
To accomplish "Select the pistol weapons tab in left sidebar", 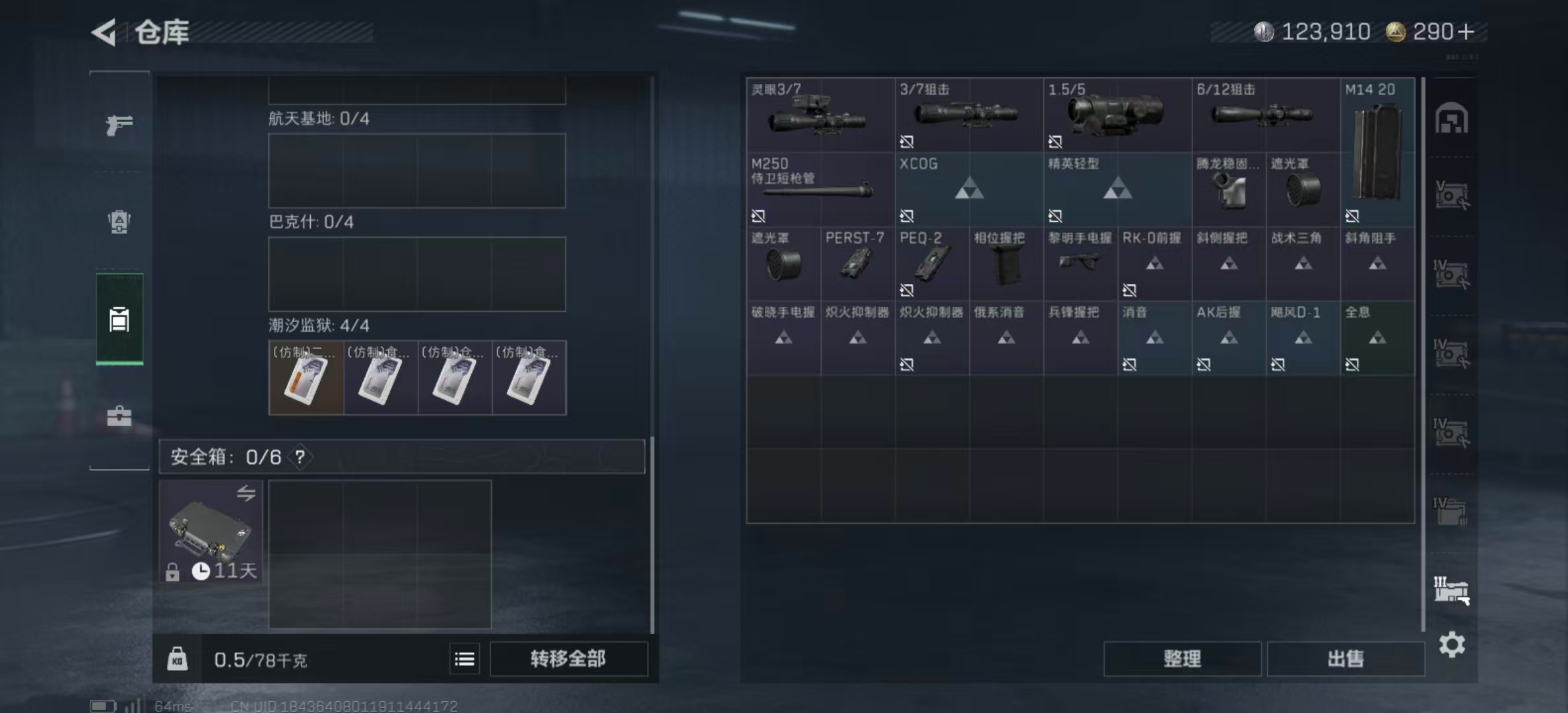I will click(119, 124).
